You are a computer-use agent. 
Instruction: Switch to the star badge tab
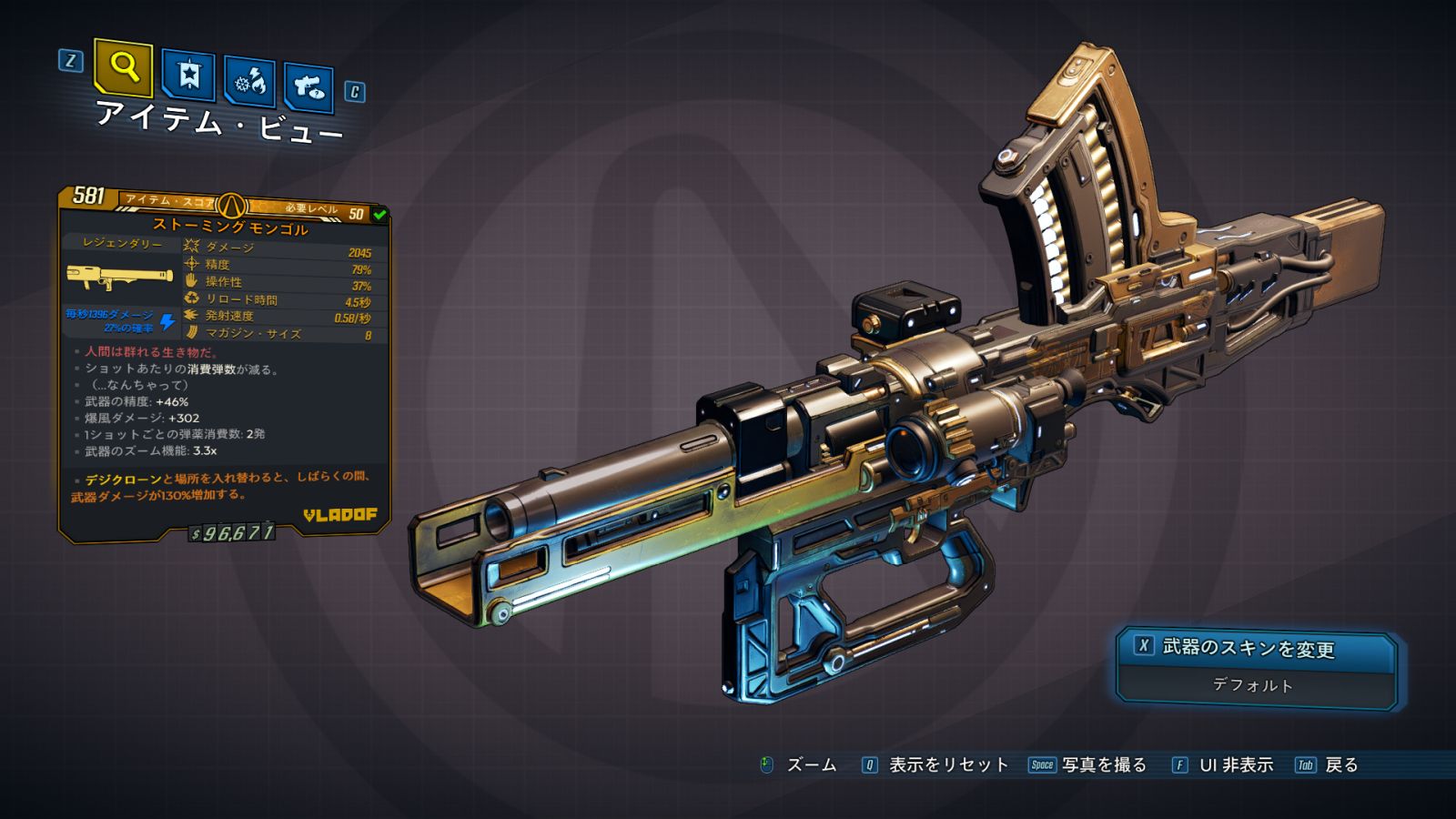pyautogui.click(x=188, y=75)
